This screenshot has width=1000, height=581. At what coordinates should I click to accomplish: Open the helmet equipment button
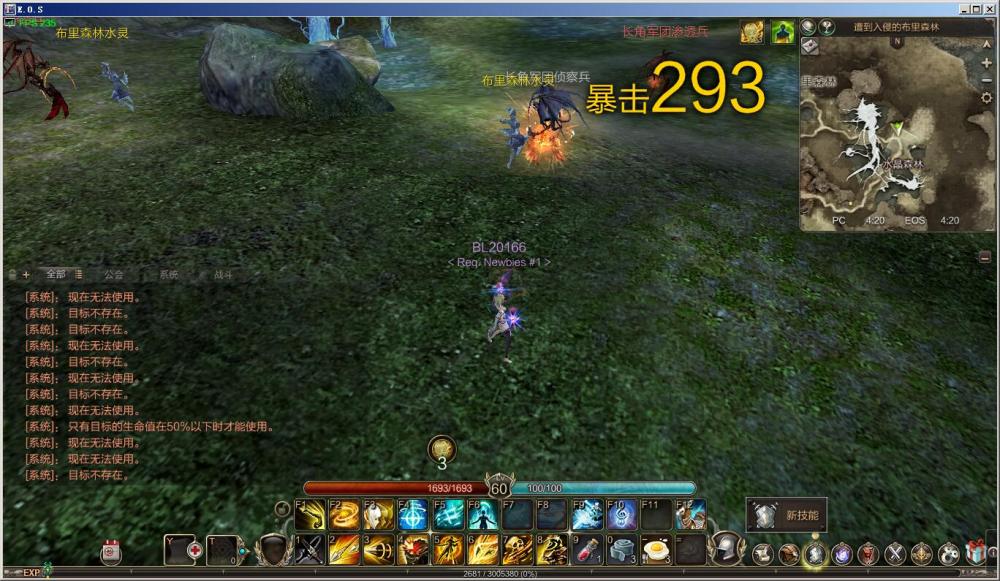click(724, 549)
